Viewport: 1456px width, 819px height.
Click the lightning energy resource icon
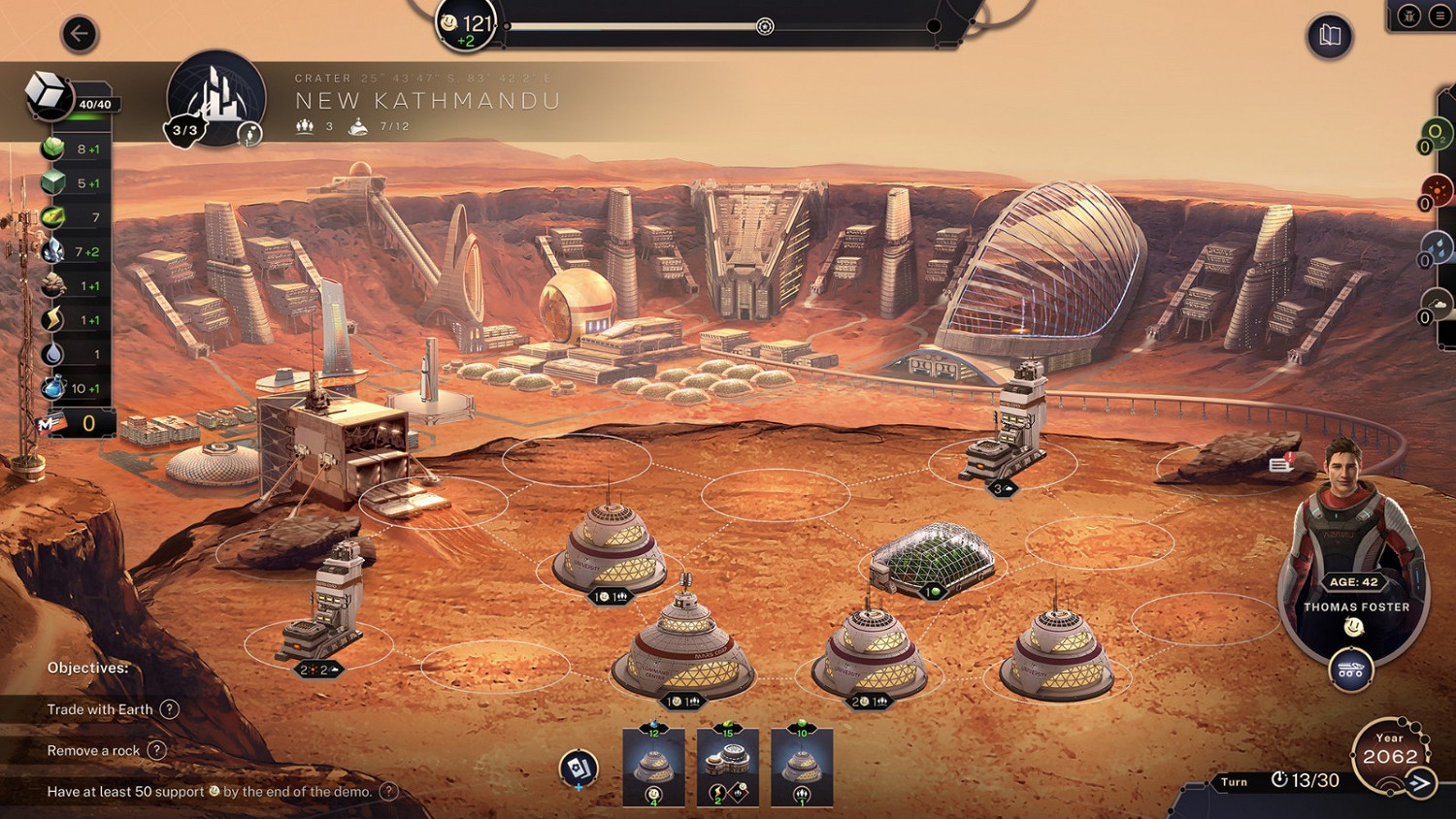point(53,318)
